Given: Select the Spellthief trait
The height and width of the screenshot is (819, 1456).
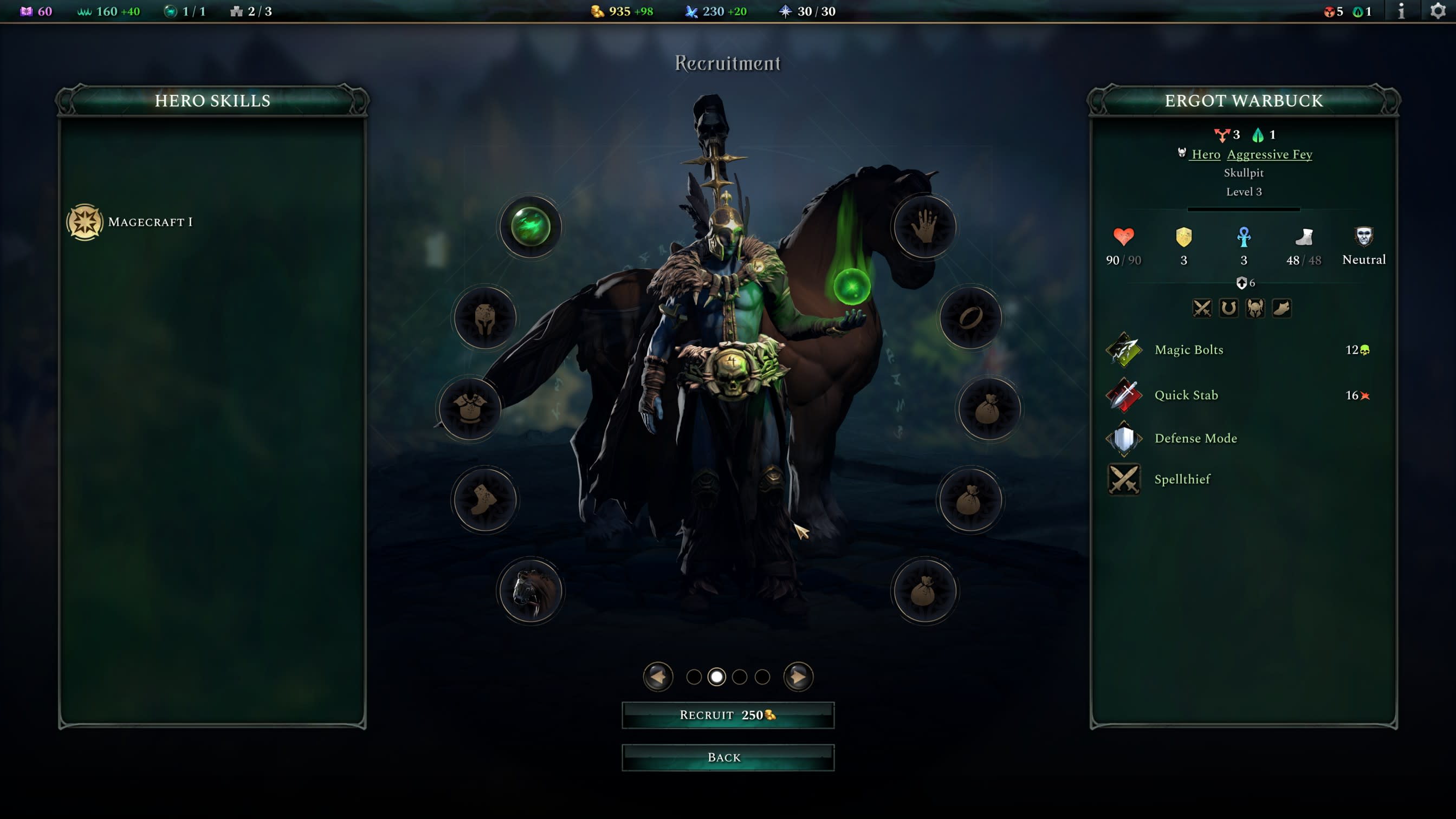Looking at the screenshot, I should [1182, 479].
